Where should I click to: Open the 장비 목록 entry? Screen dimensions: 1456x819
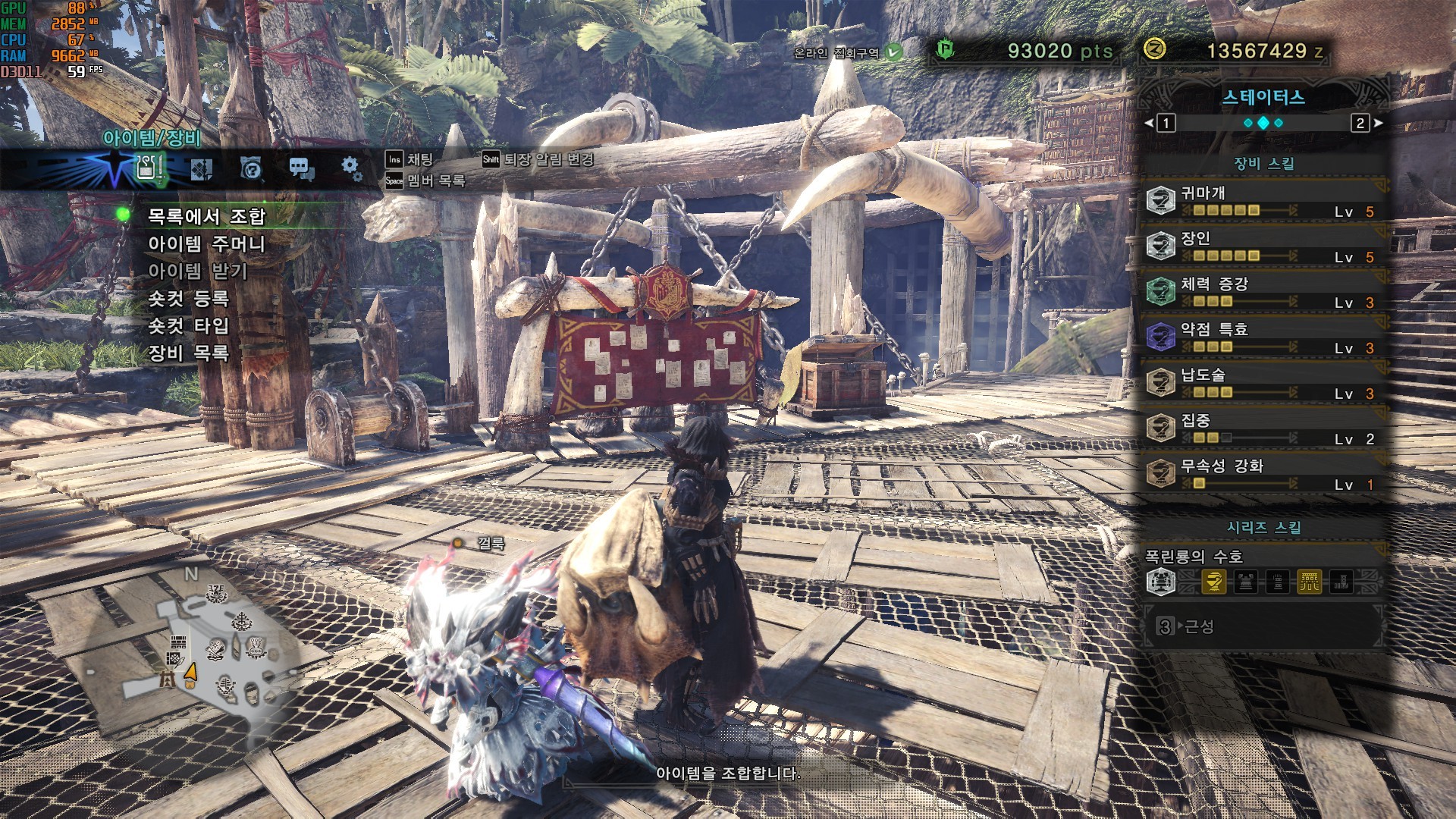point(188,353)
